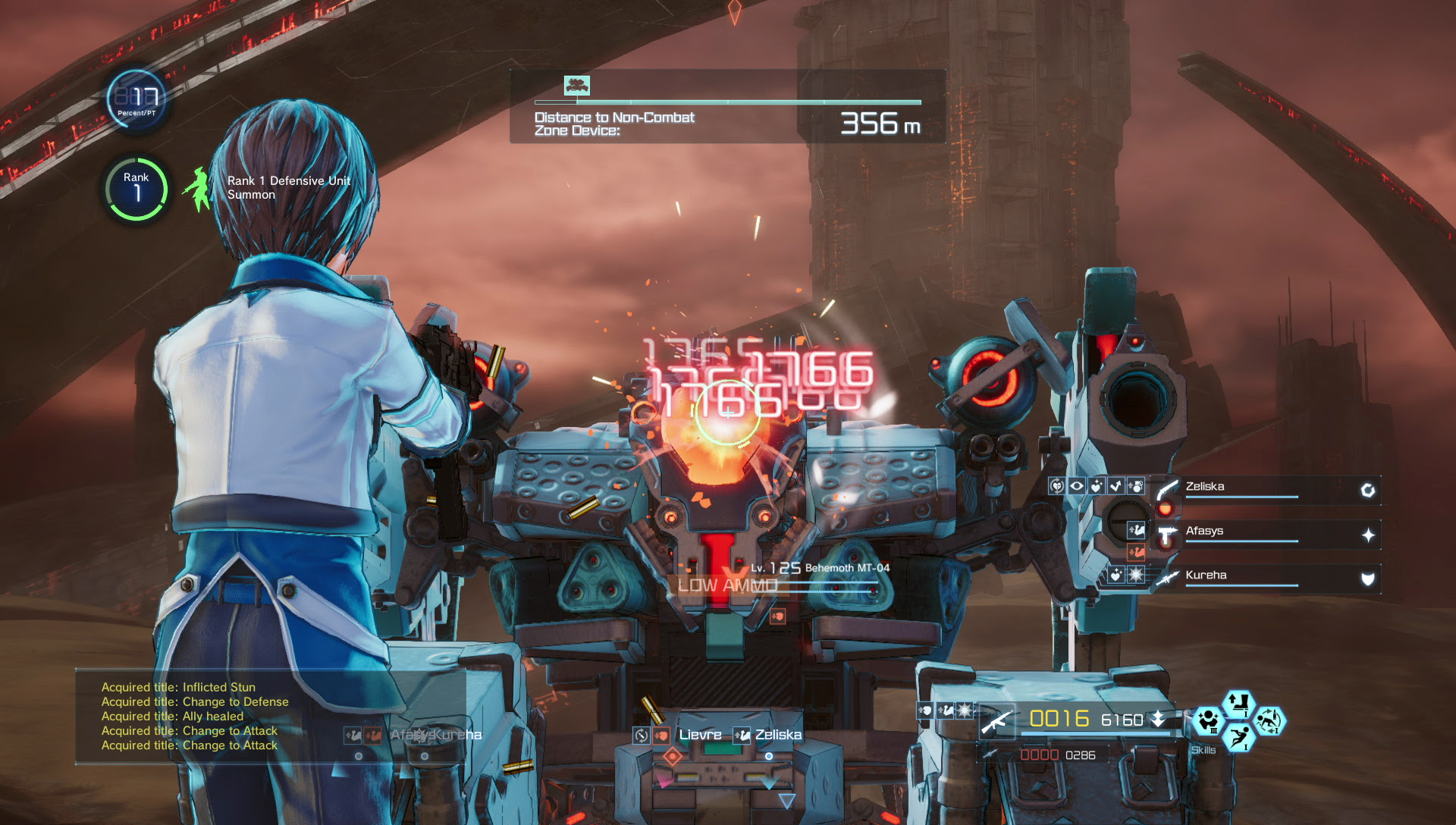This screenshot has height=825, width=1456.
Task: Activate the reload roll skill hexagon
Action: 1269,720
